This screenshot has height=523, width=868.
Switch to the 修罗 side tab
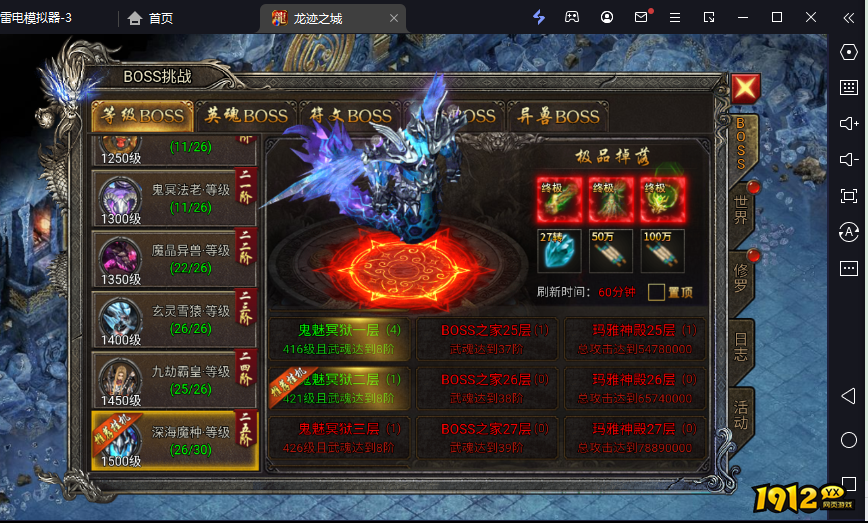coord(741,274)
